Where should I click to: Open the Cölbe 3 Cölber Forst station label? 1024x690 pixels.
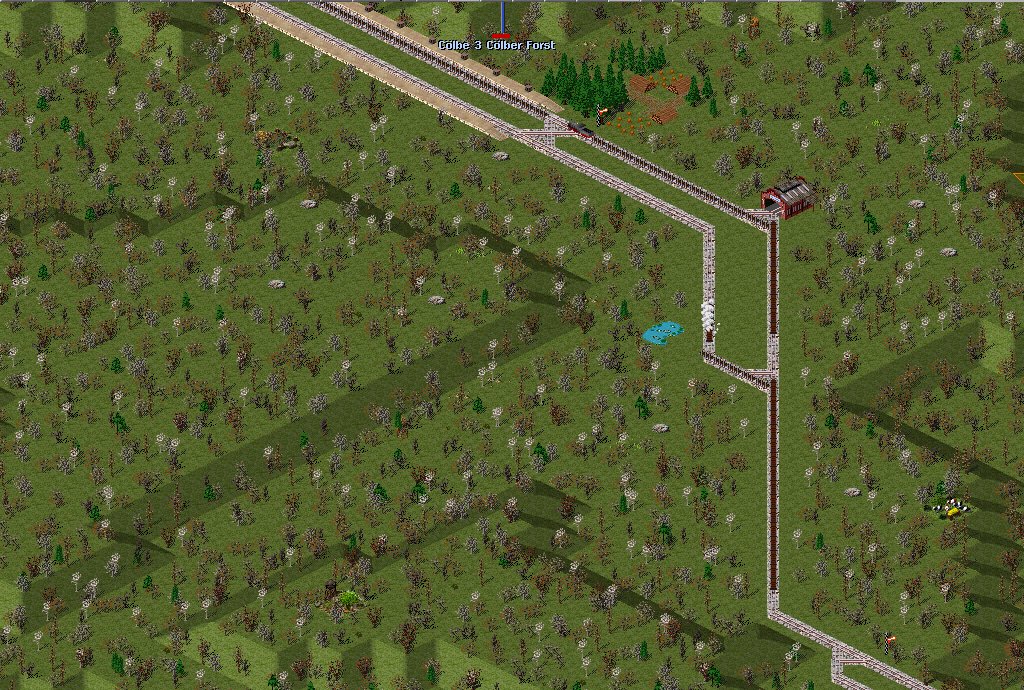click(497, 46)
